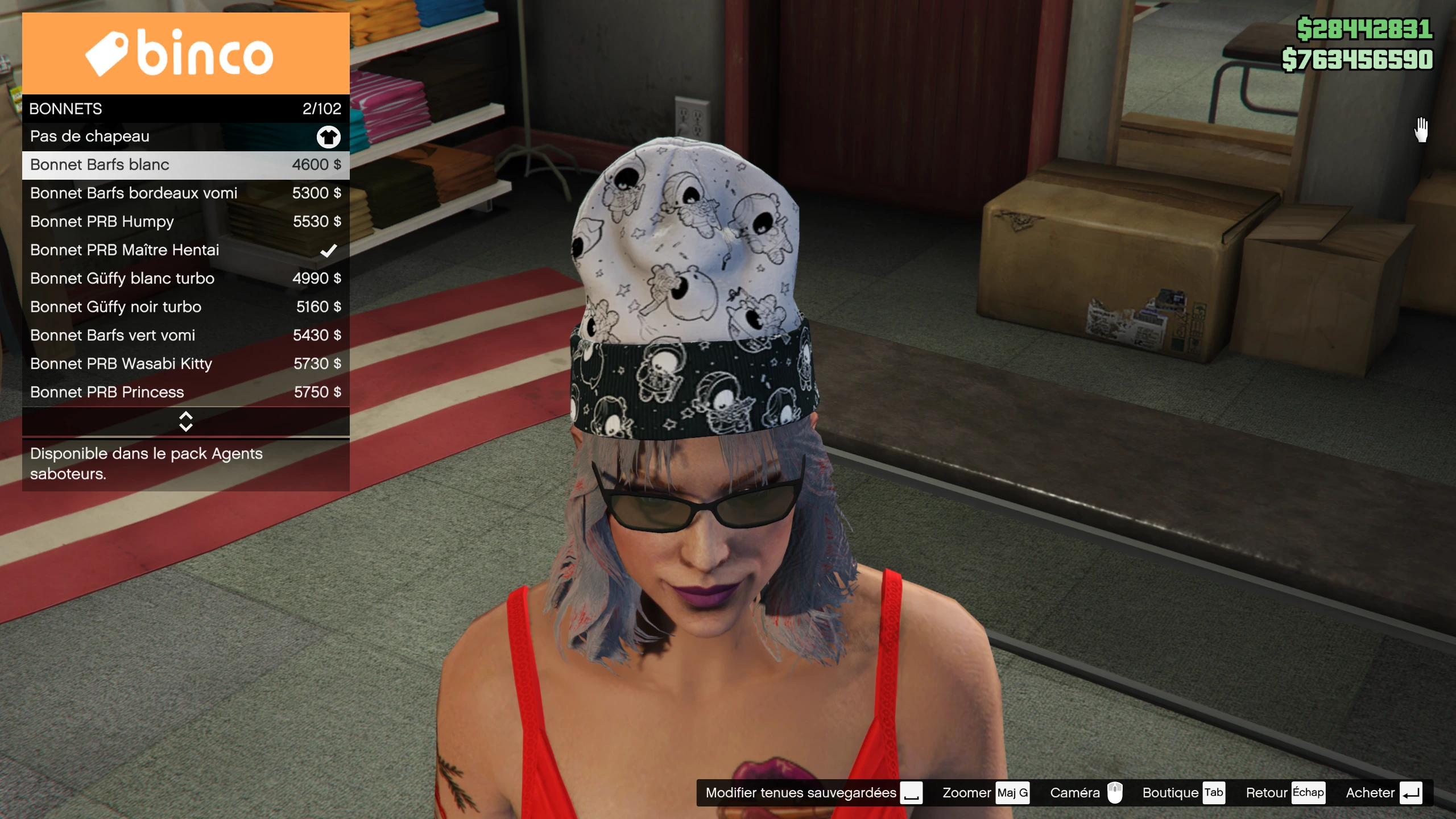Select the owned Bonnet PRB Maître Hentai
The width and height of the screenshot is (1456, 819).
[185, 250]
